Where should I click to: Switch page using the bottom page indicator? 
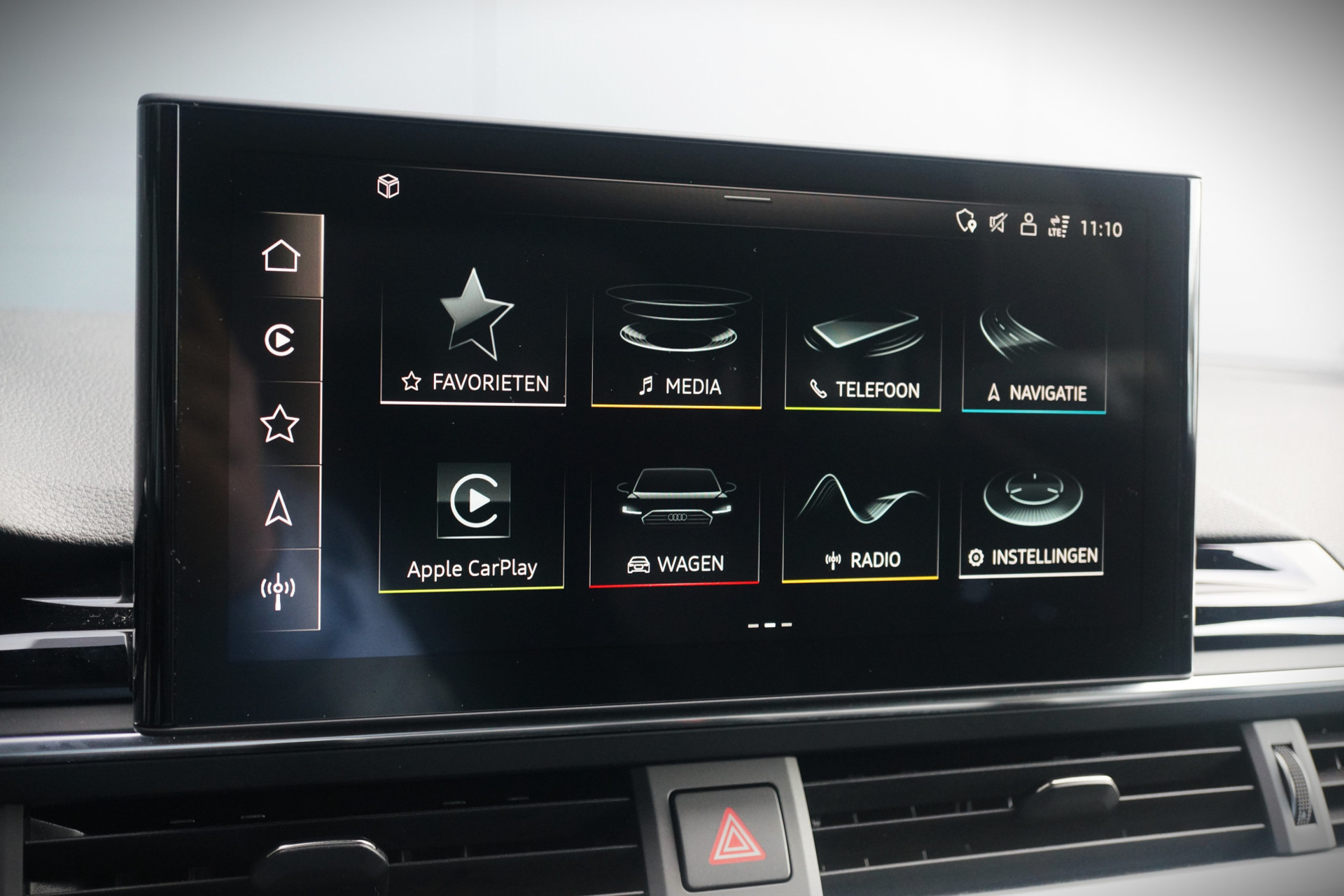pyautogui.click(x=770, y=625)
